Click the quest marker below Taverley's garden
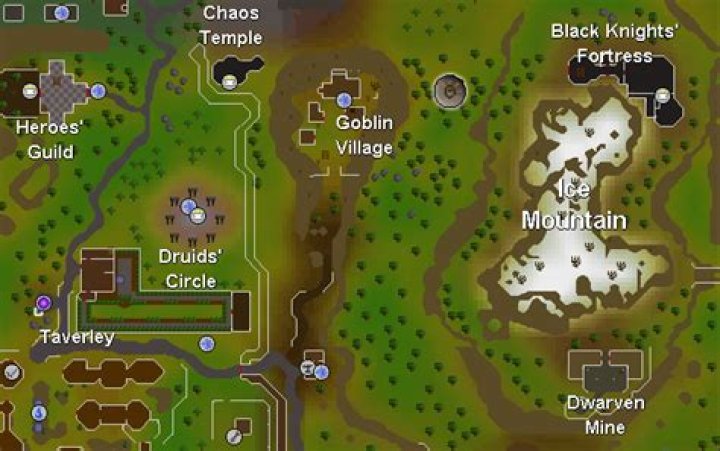 (207, 344)
